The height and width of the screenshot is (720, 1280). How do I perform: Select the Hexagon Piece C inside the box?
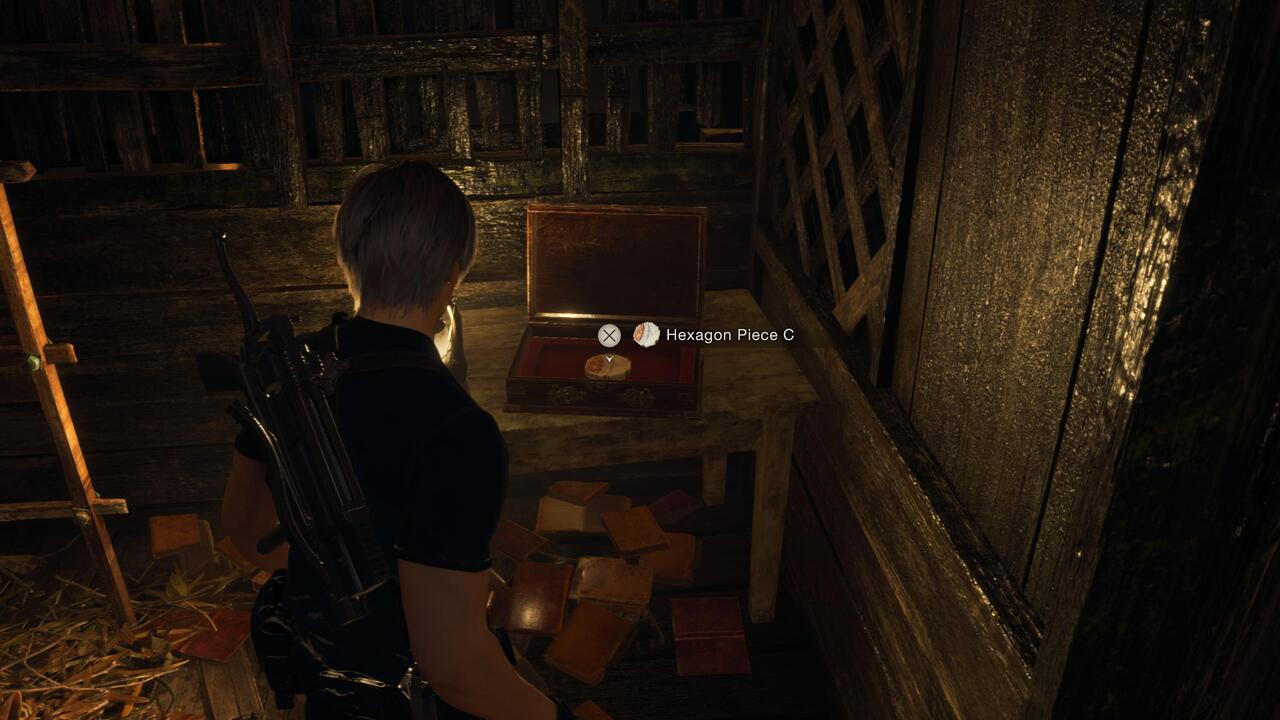[608, 368]
